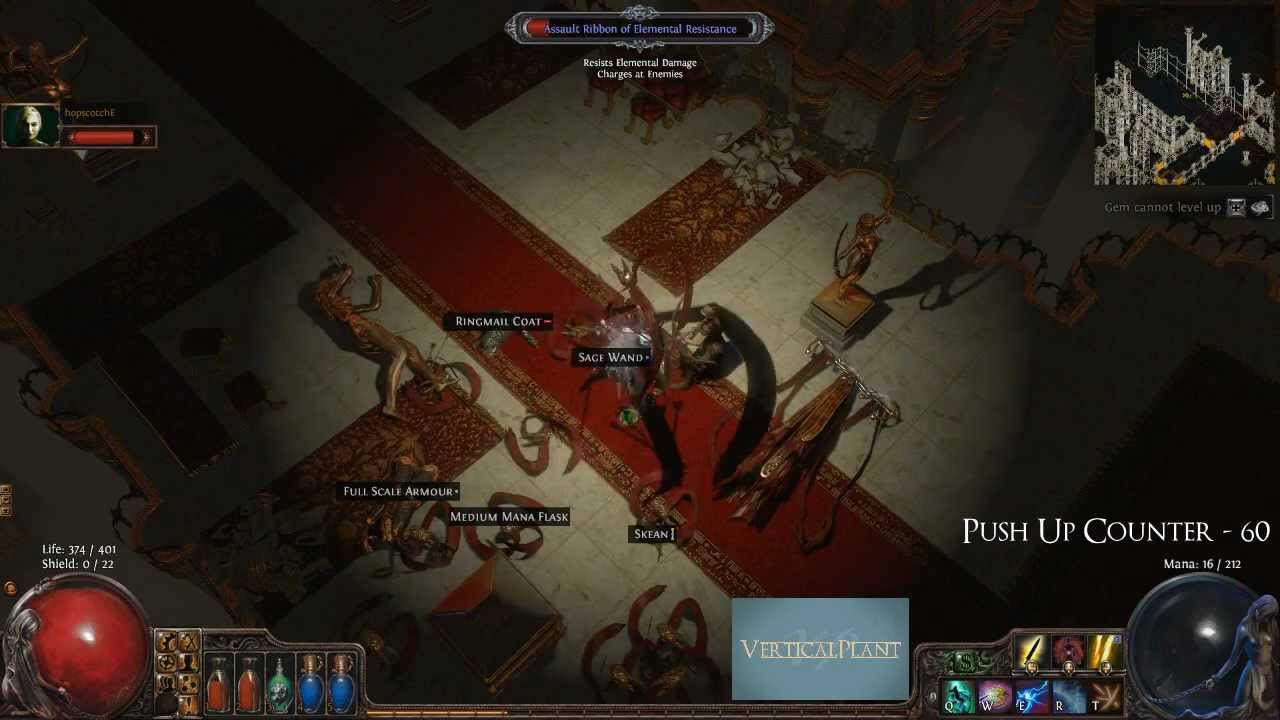1280x720 pixels.
Task: Pick up the Ringmail Coat item label
Action: 498,322
